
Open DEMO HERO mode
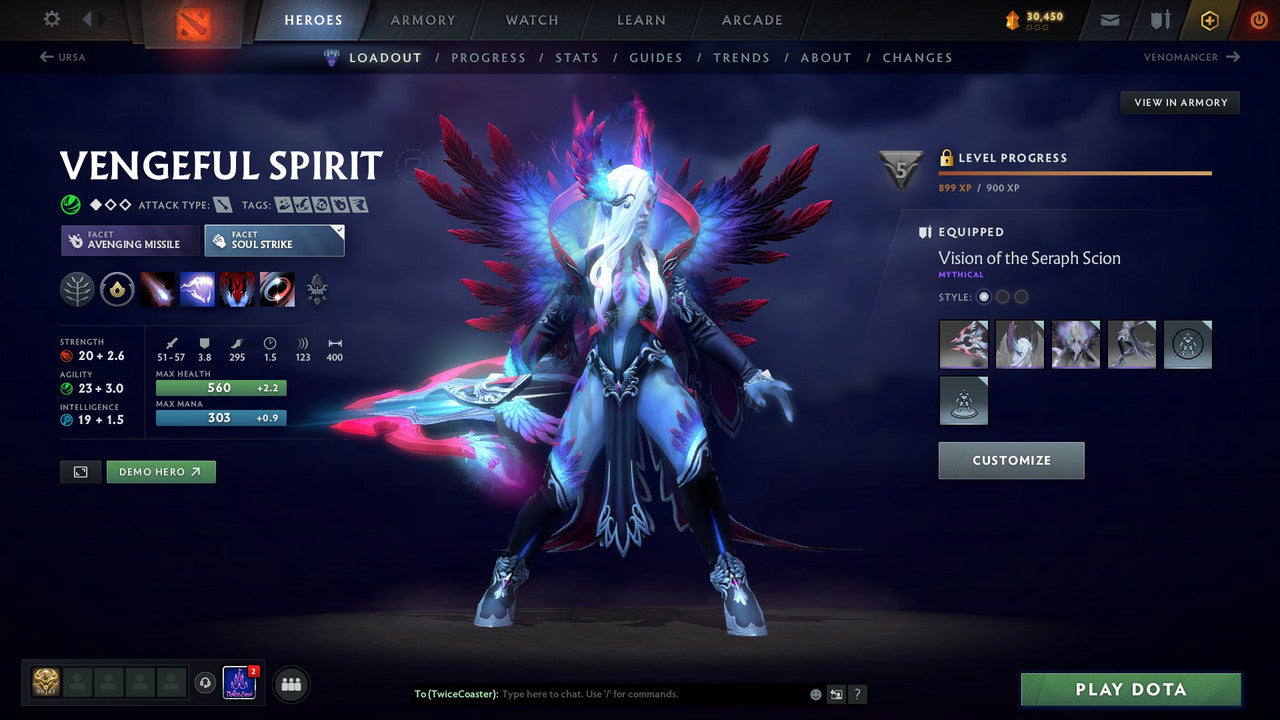tap(161, 471)
